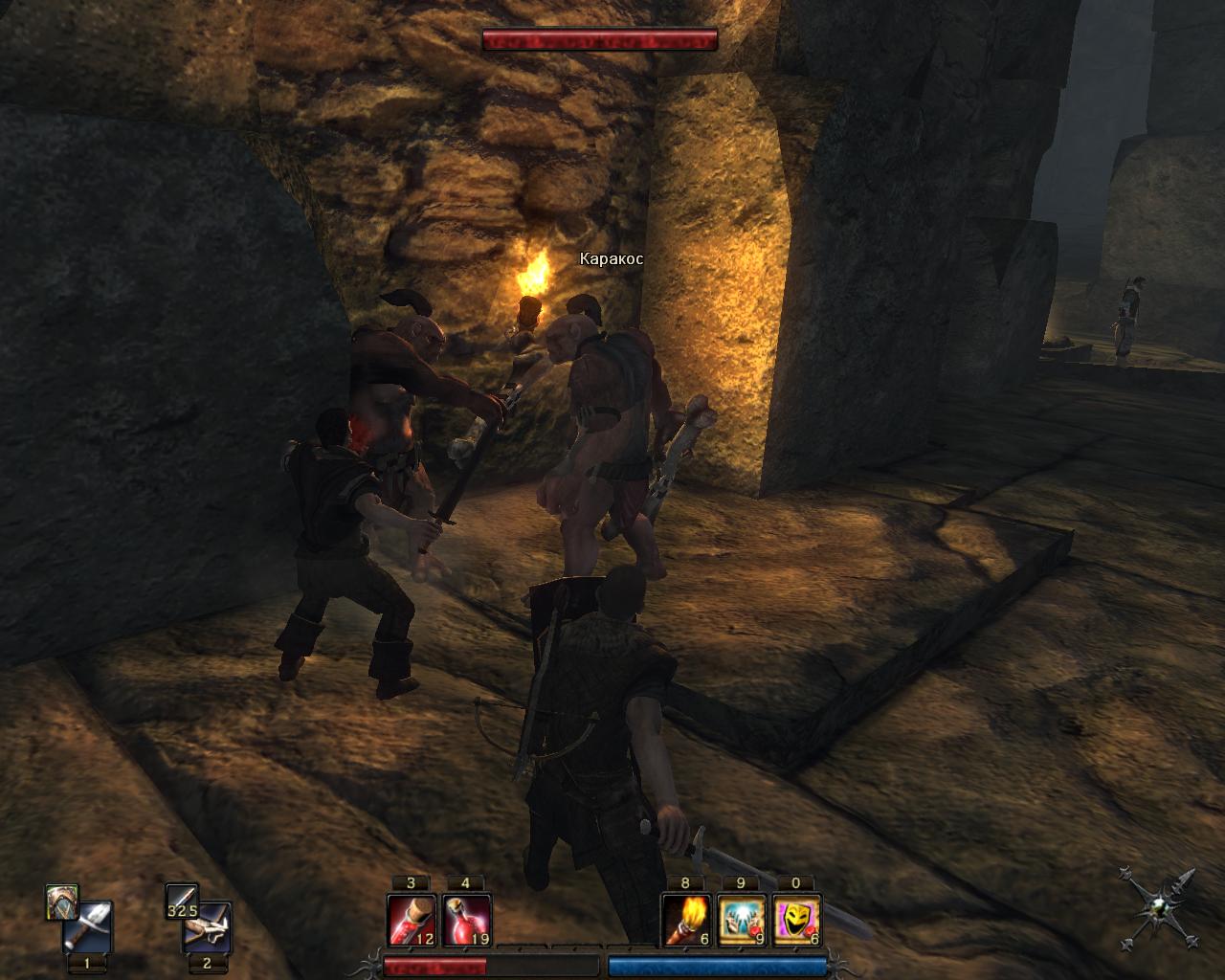Click the small shield icon
Screen dimensions: 1225x980
(61, 902)
